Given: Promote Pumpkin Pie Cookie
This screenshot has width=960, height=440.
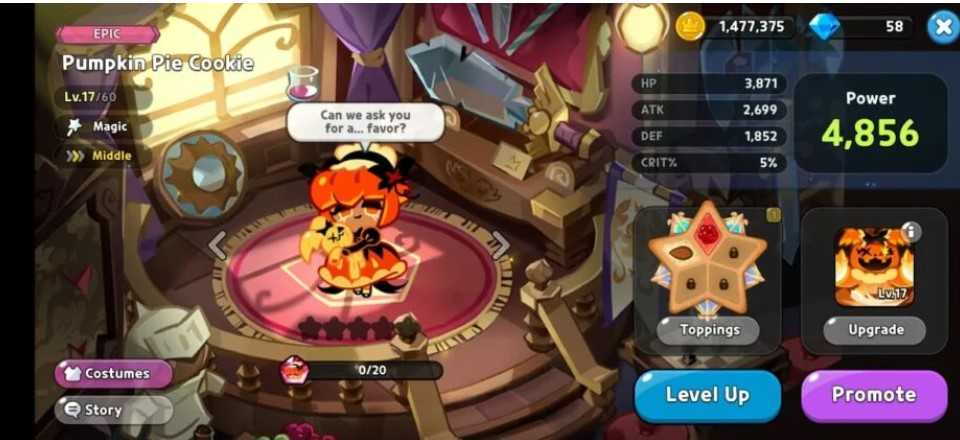Looking at the screenshot, I should click(873, 395).
